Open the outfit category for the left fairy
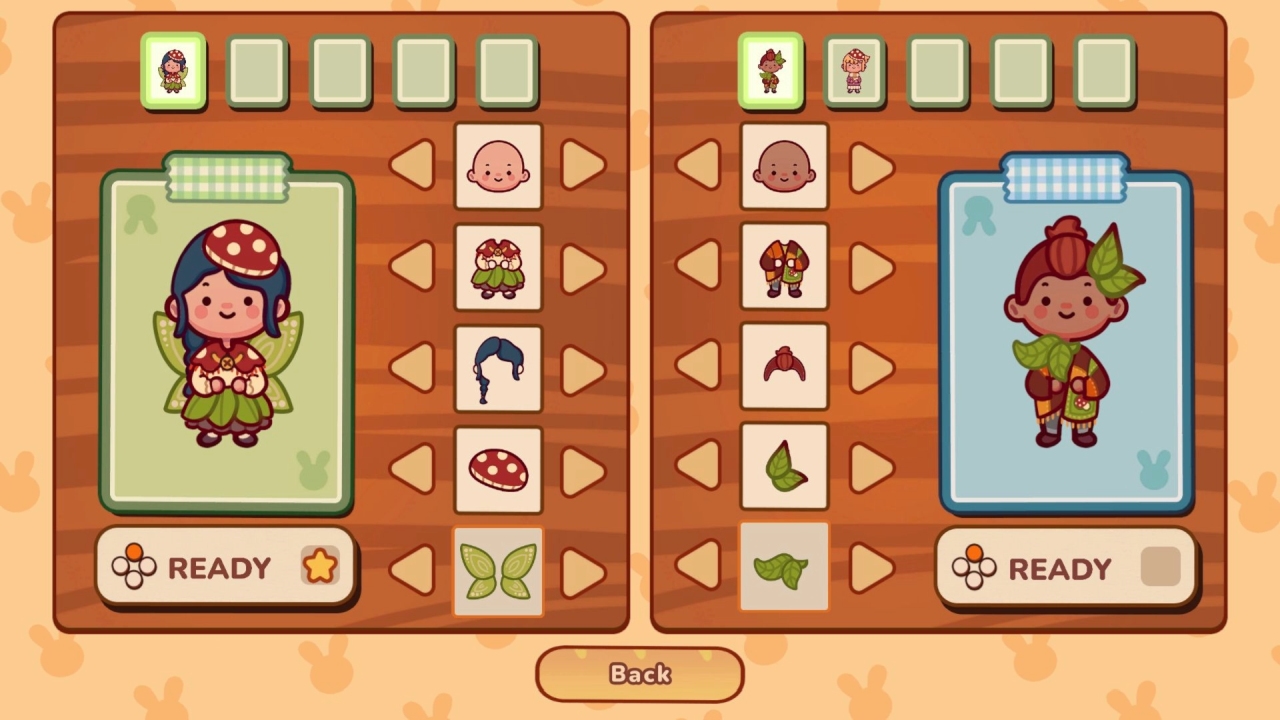The width and height of the screenshot is (1280, 720). click(498, 267)
